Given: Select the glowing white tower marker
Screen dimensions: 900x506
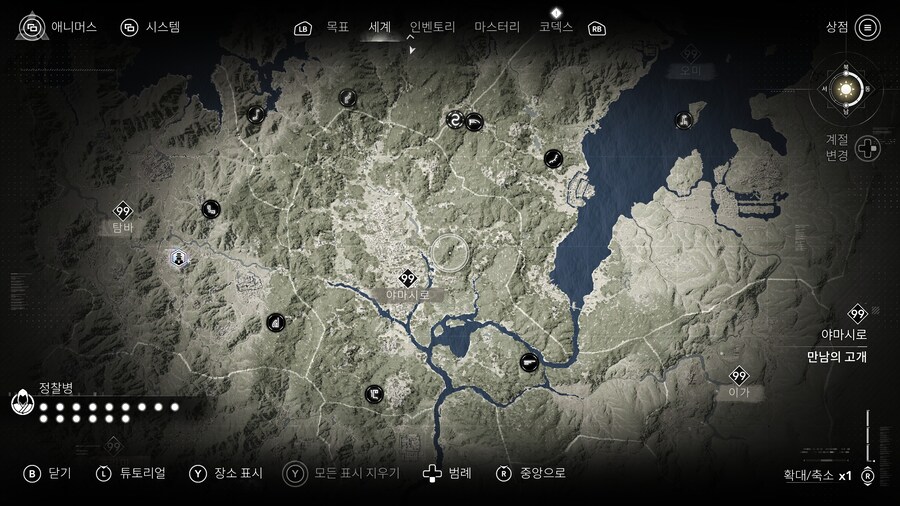Looking at the screenshot, I should point(178,259).
